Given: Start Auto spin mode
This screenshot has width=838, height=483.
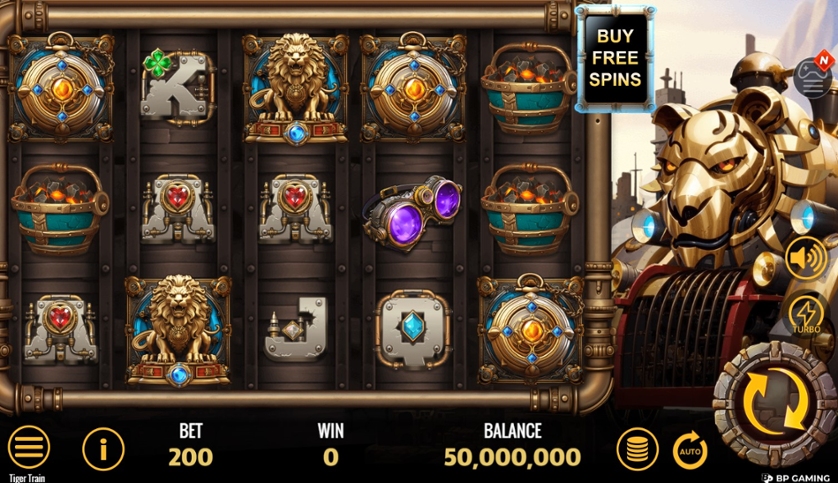Looking at the screenshot, I should point(689,450).
